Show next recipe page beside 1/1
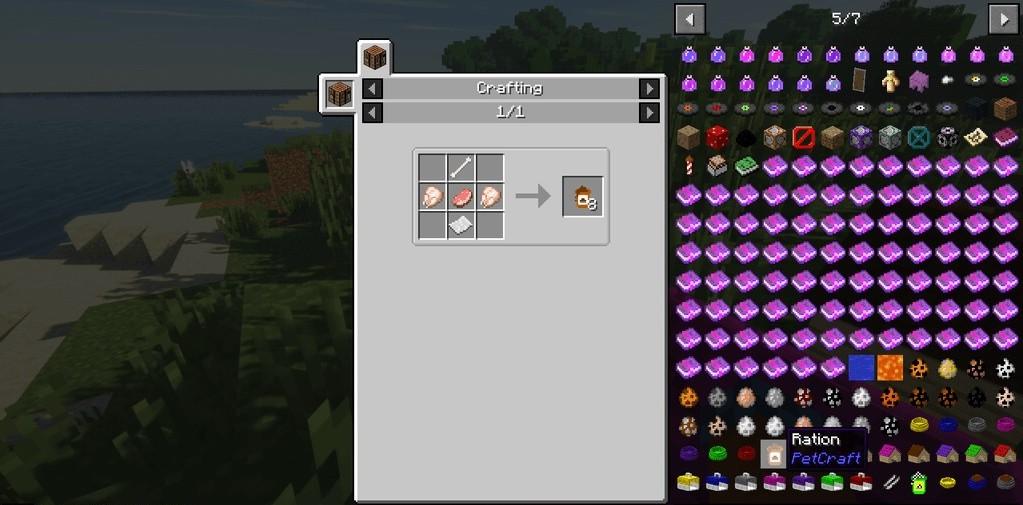The height and width of the screenshot is (505, 1023). [650, 113]
